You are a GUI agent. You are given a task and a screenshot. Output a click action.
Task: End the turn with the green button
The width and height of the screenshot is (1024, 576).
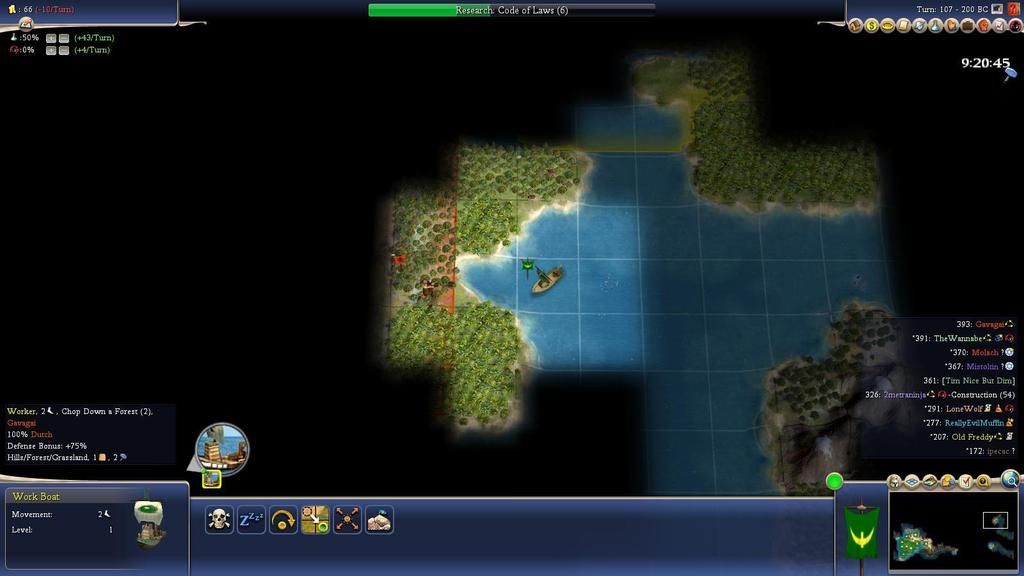coord(834,482)
